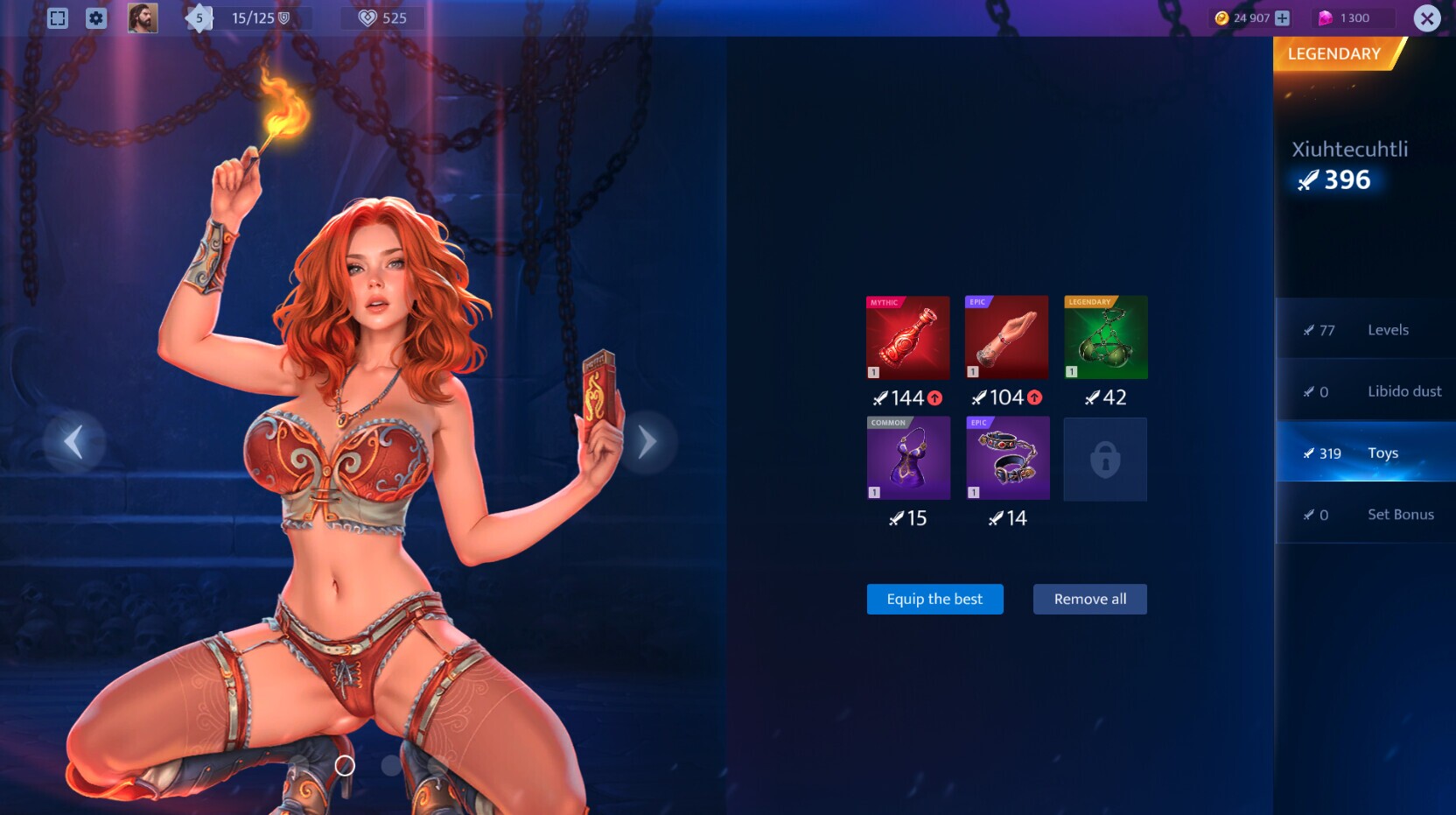Go back with the left arrow chevron
1456x815 pixels.
[73, 441]
